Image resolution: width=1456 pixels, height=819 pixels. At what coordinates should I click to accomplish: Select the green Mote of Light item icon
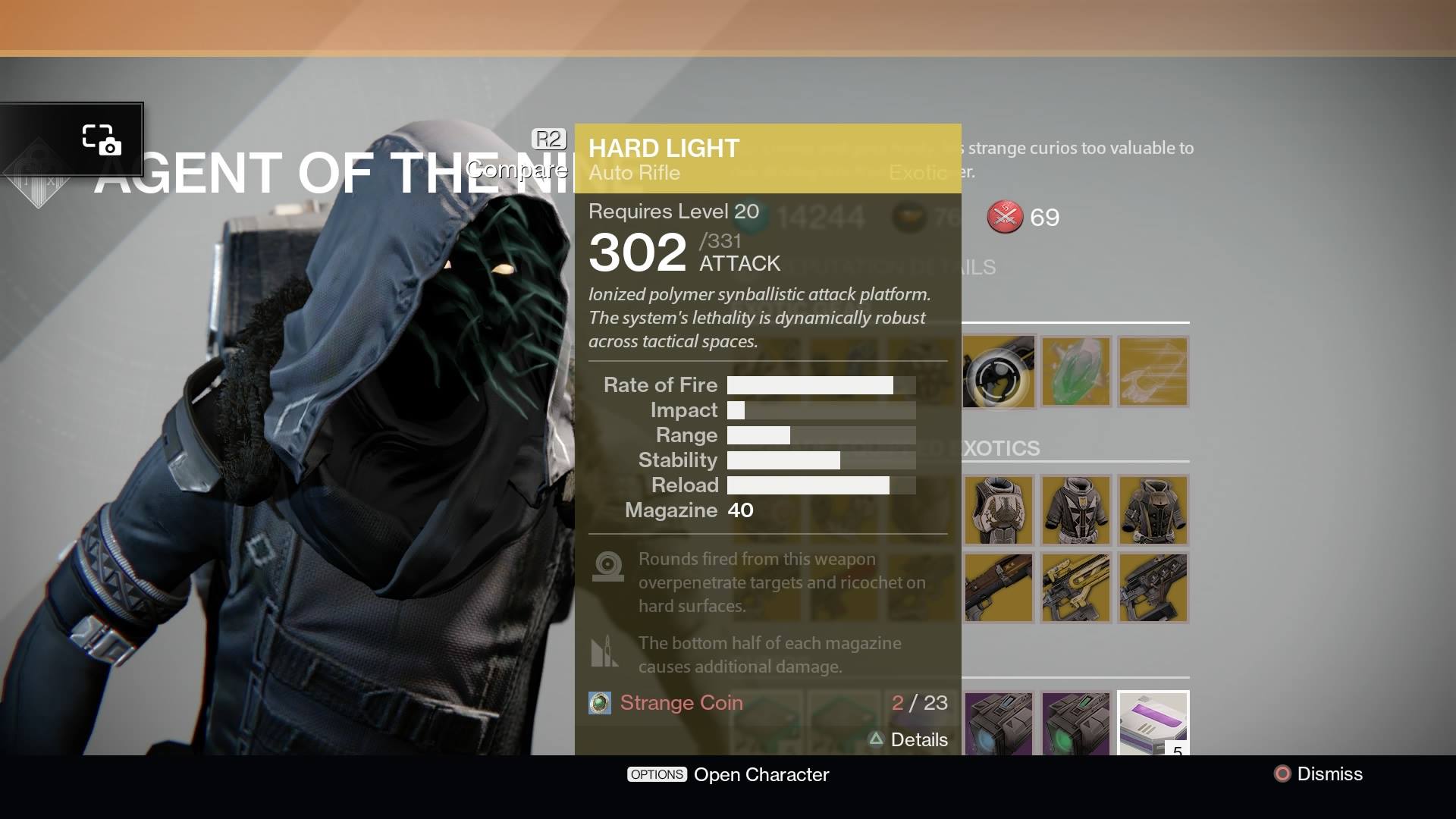[1075, 372]
